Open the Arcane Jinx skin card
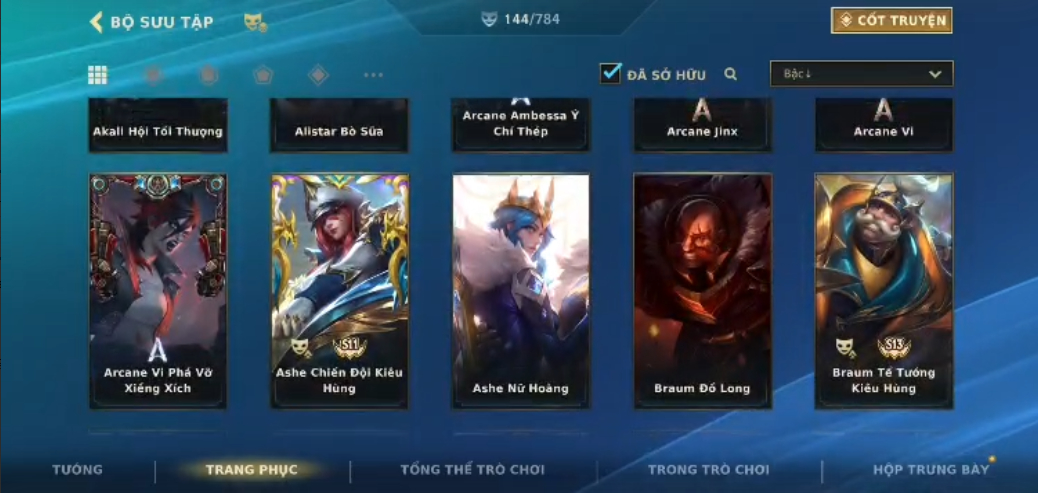Viewport: 1038px width, 493px height. (702, 126)
